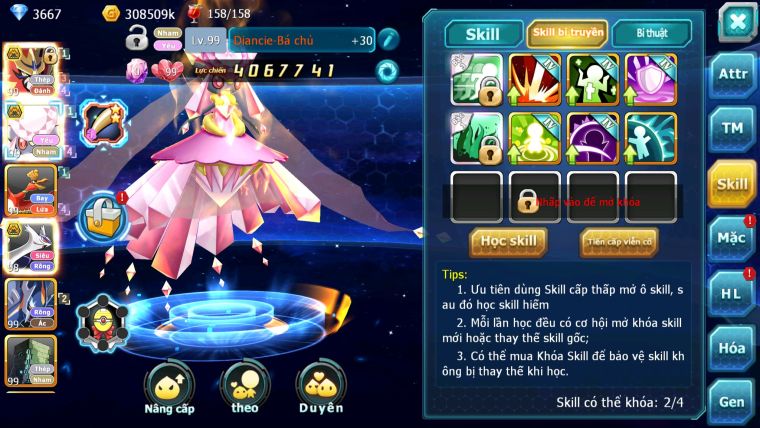760x428 pixels.
Task: Open the Attr side tab
Action: (x=732, y=76)
